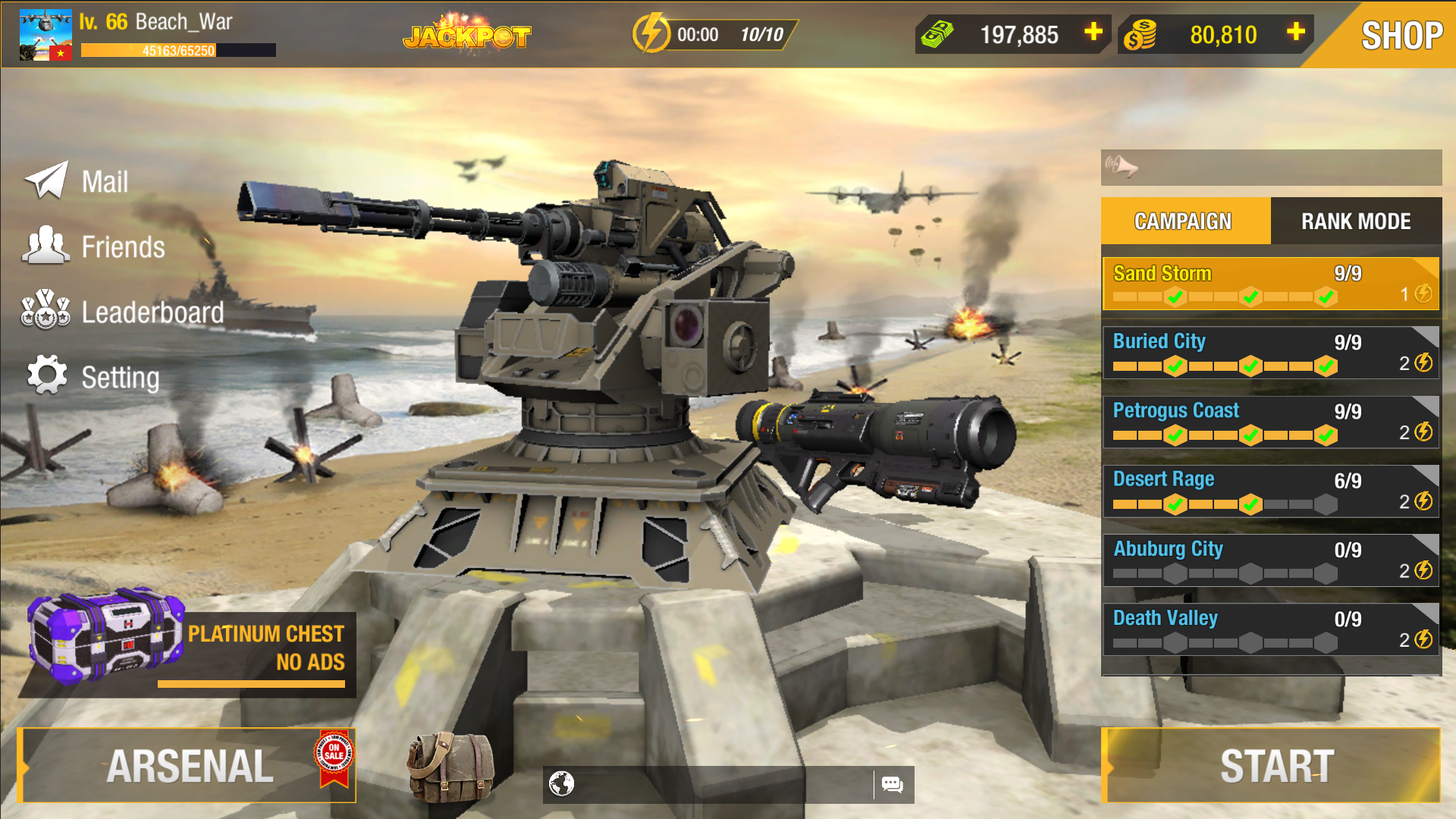Open the world chat globe
The height and width of the screenshot is (819, 1456).
pos(562,786)
